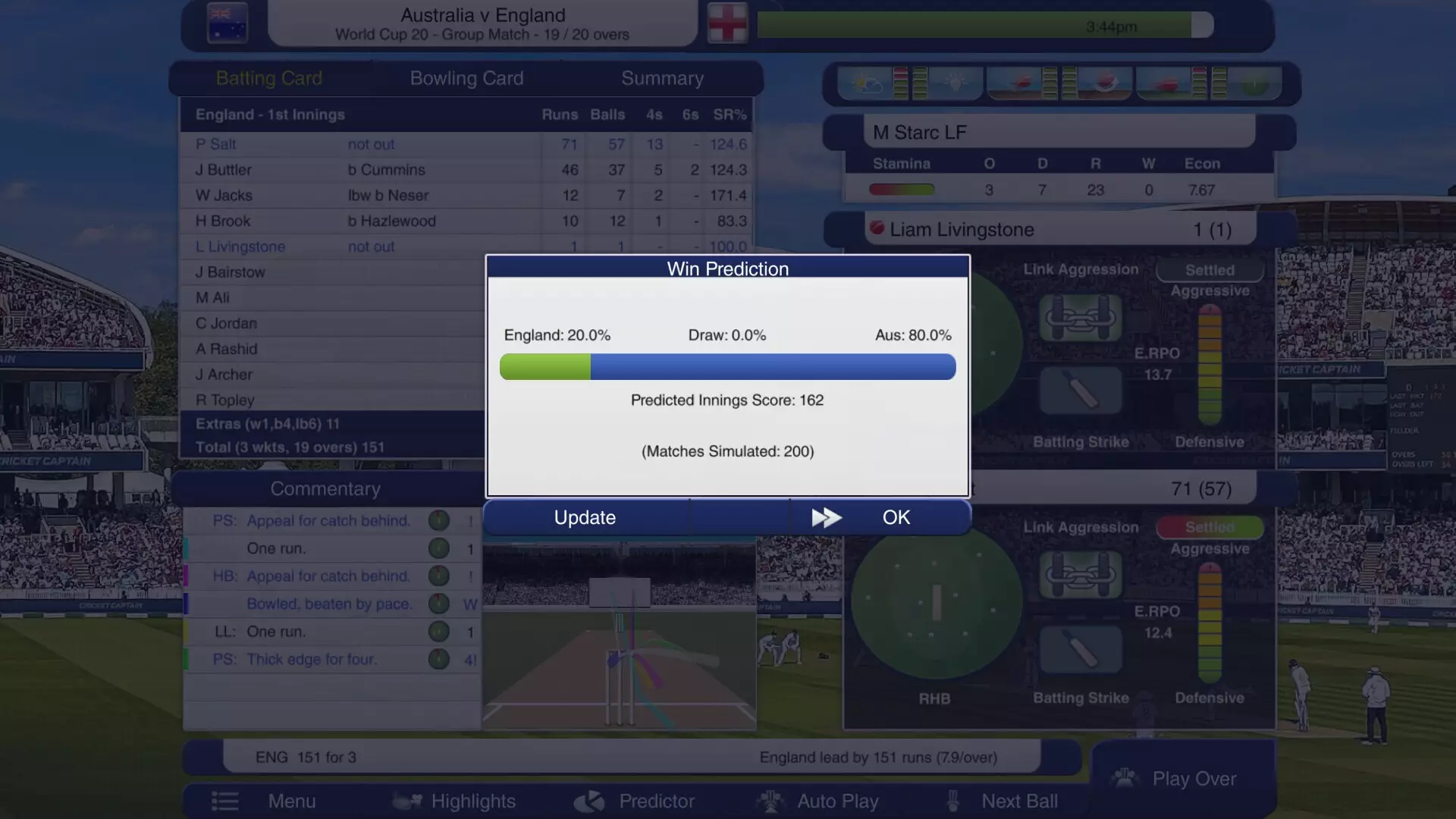Open the Summary tab
1456x819 pixels.
tap(663, 77)
